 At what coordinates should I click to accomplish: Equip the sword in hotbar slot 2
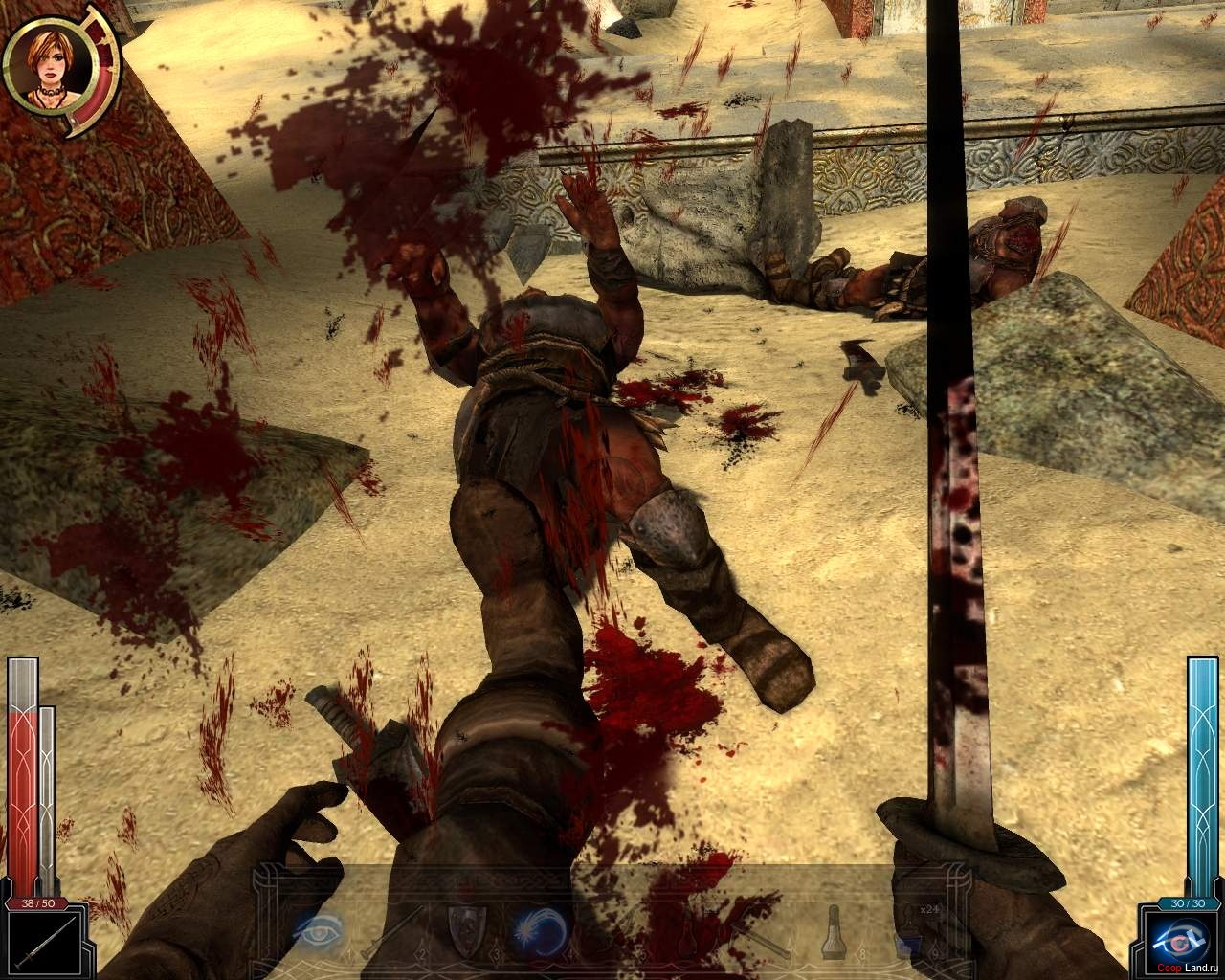coord(393,928)
